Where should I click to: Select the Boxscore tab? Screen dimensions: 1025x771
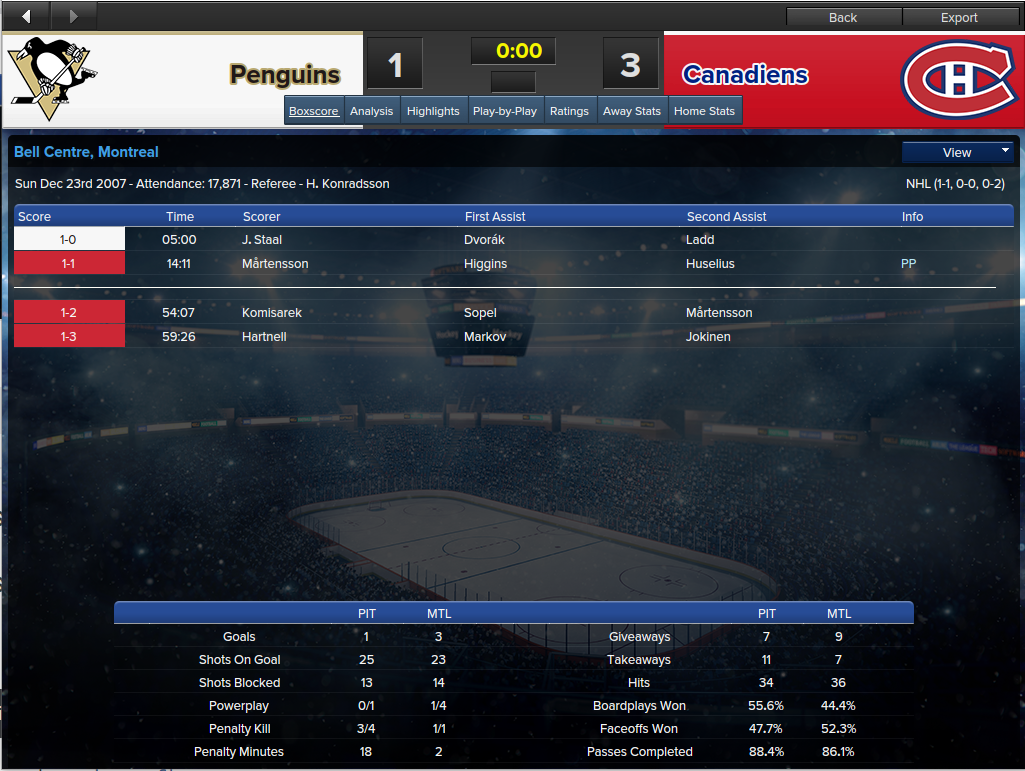[314, 111]
